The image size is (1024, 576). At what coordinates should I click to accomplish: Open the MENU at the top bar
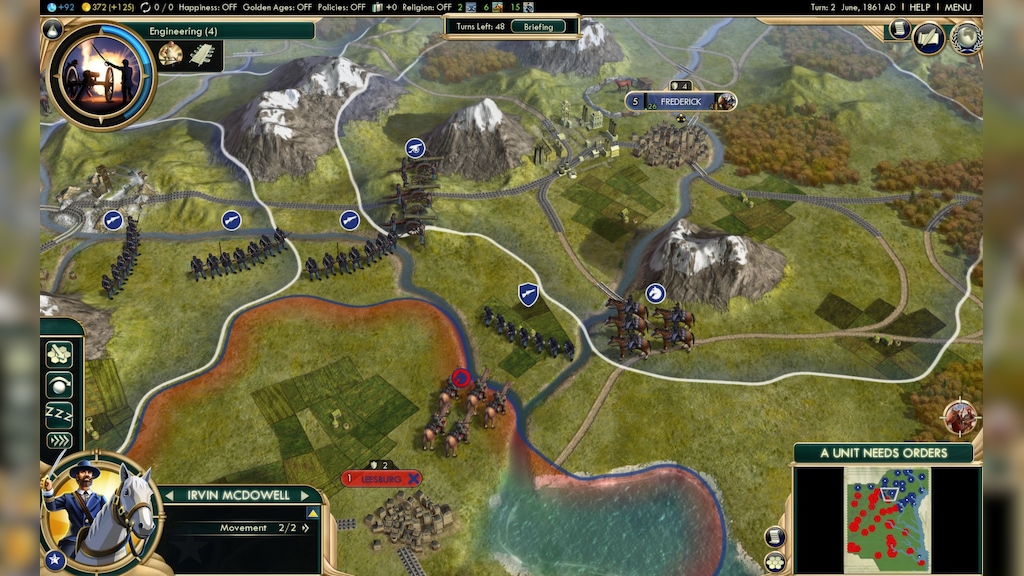coord(957,7)
